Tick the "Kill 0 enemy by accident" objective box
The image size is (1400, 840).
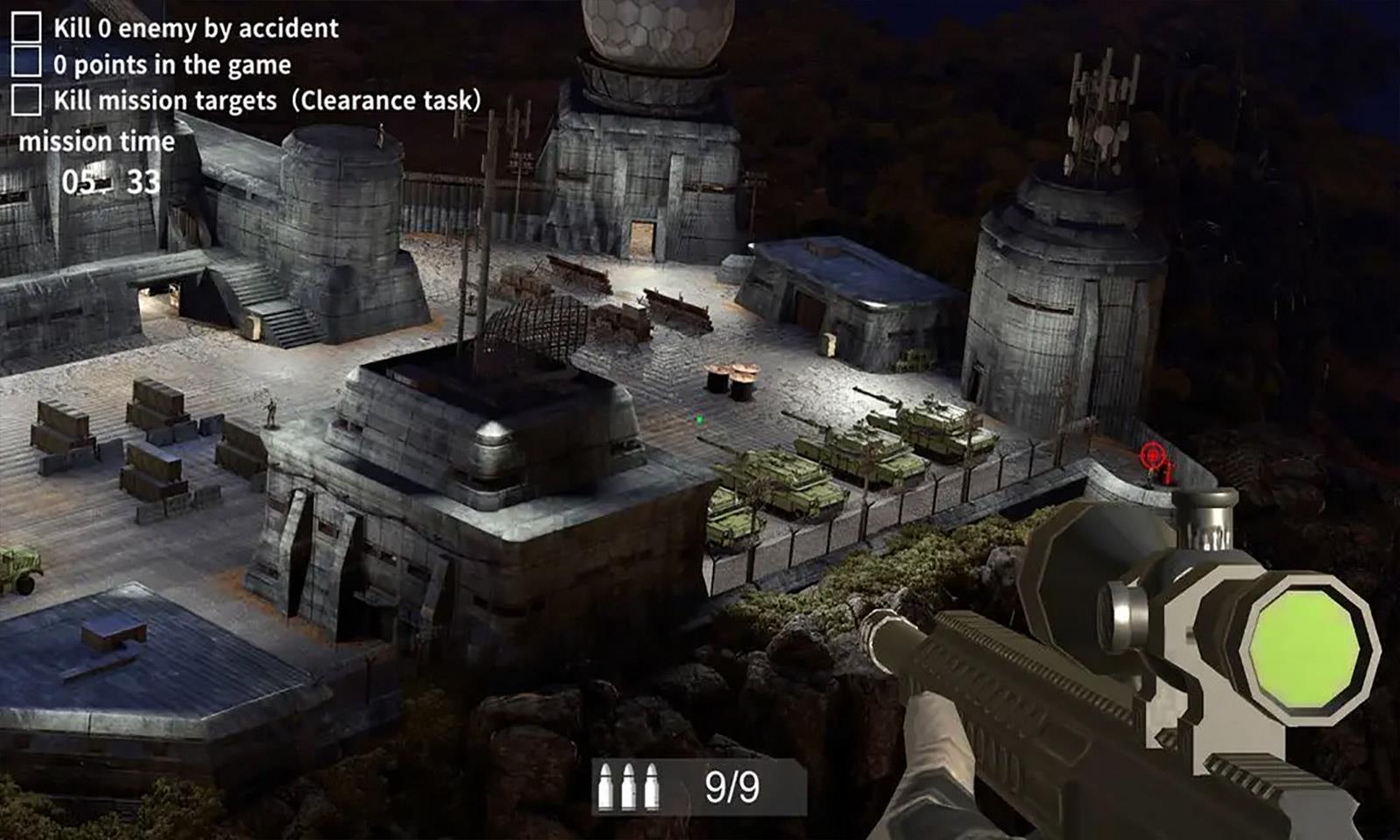click(26, 27)
